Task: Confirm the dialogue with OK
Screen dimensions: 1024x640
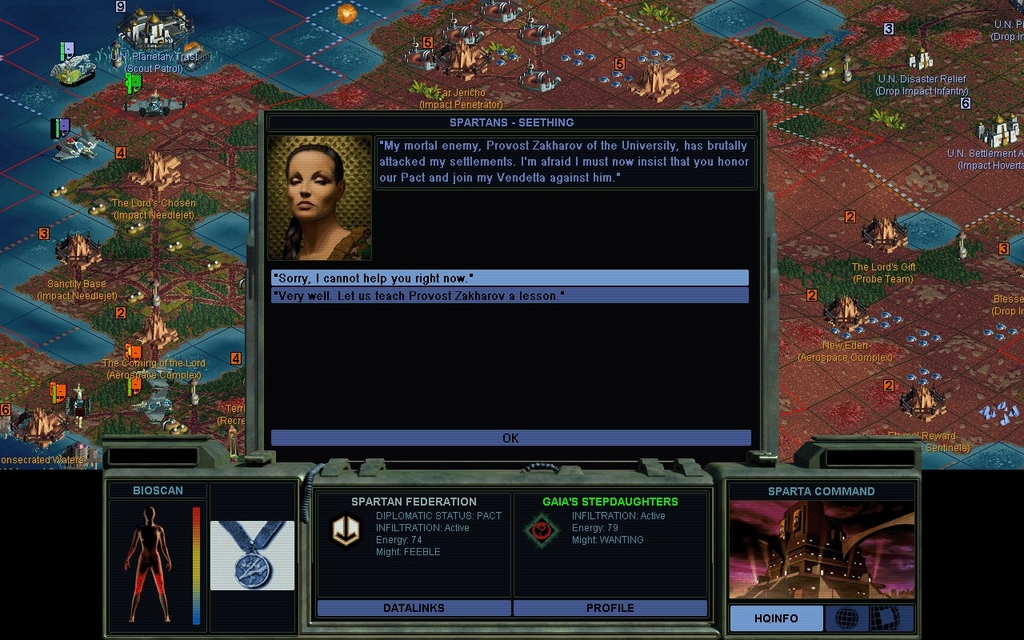Action: [x=510, y=438]
